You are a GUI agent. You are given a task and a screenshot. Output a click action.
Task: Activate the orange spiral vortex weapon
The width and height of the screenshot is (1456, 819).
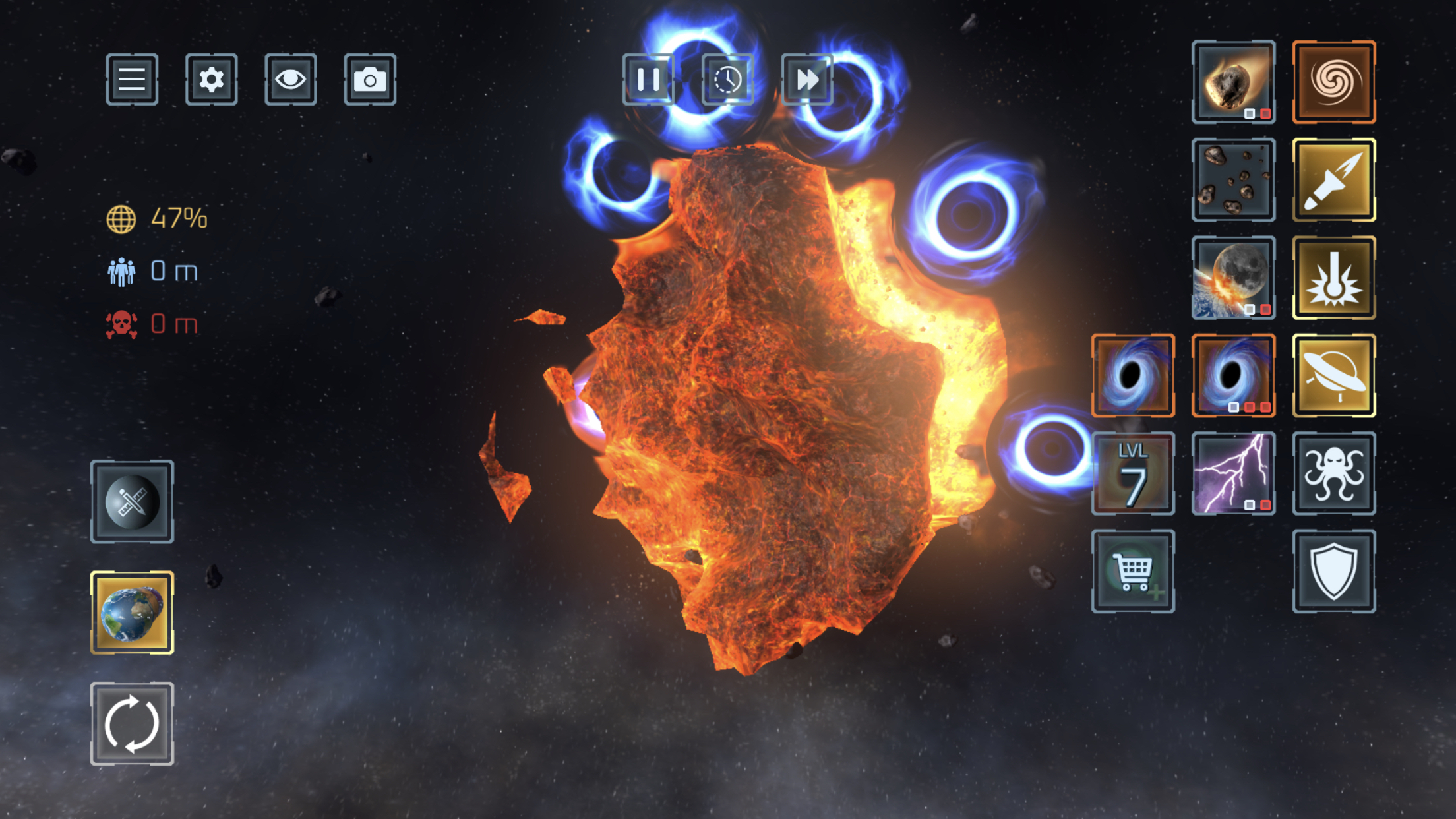tap(1333, 82)
